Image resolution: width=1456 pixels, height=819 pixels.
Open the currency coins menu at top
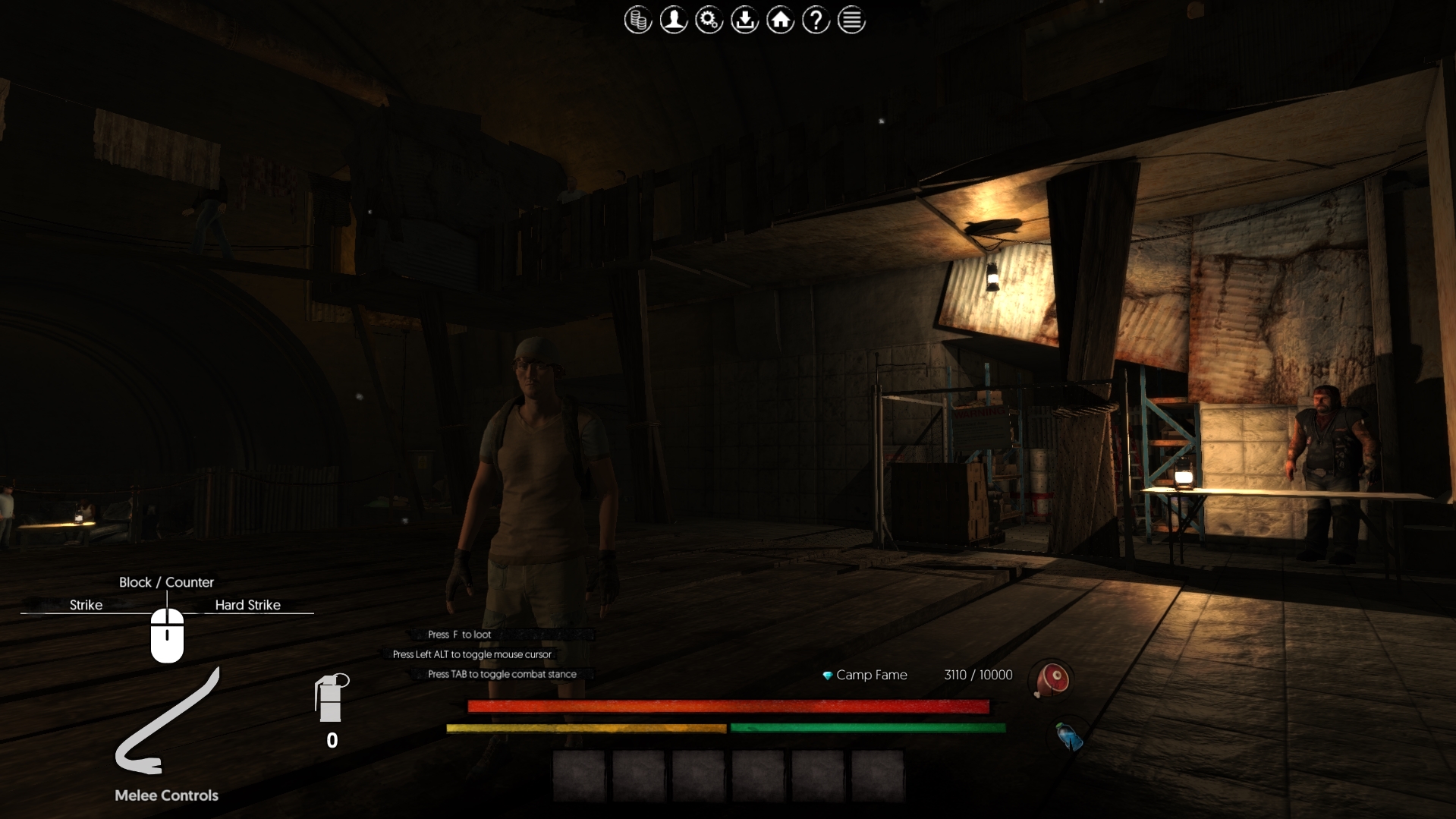point(638,20)
